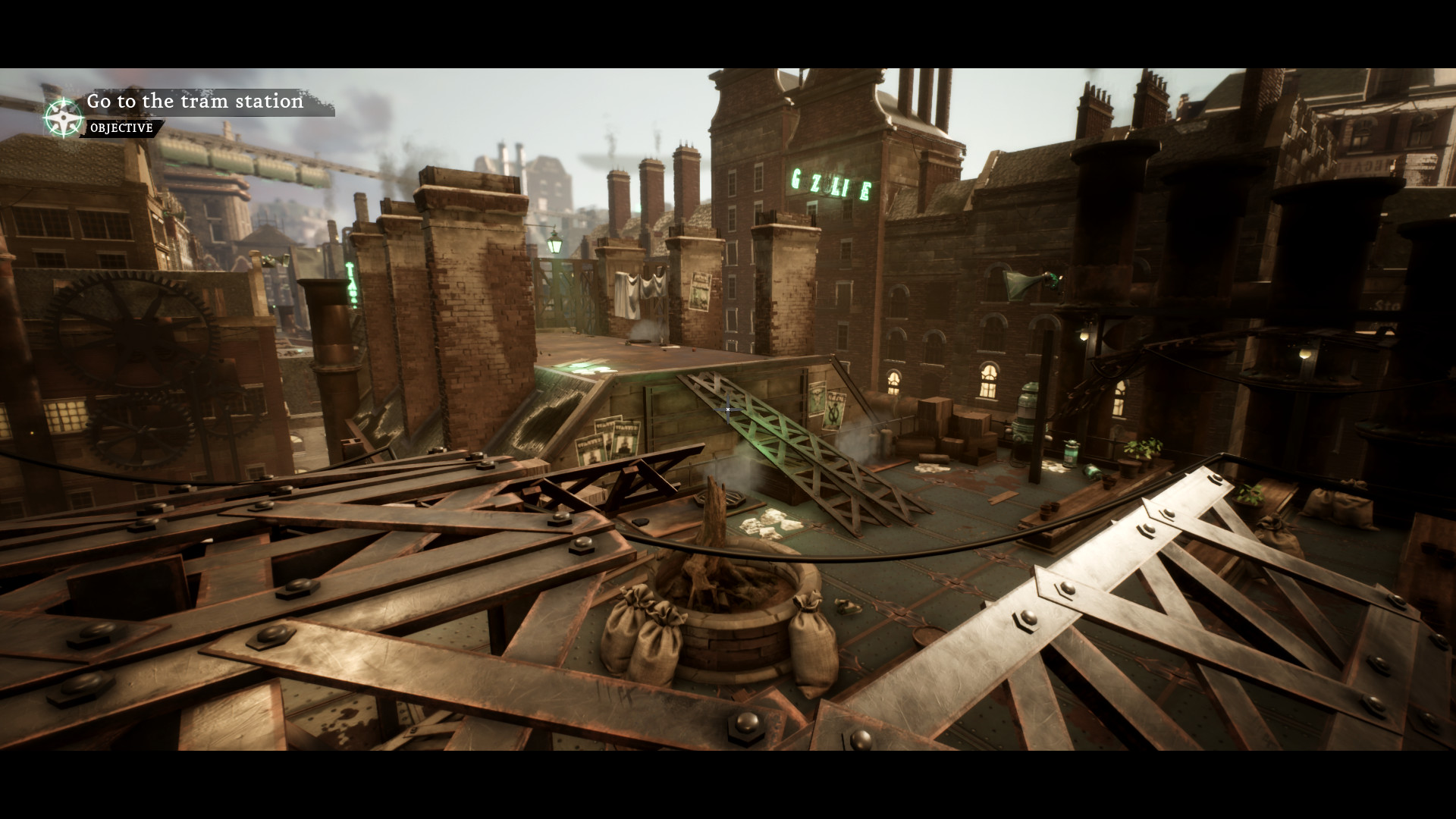This screenshot has width=1456, height=819.
Task: Click the compass objective icon
Action: (x=63, y=116)
